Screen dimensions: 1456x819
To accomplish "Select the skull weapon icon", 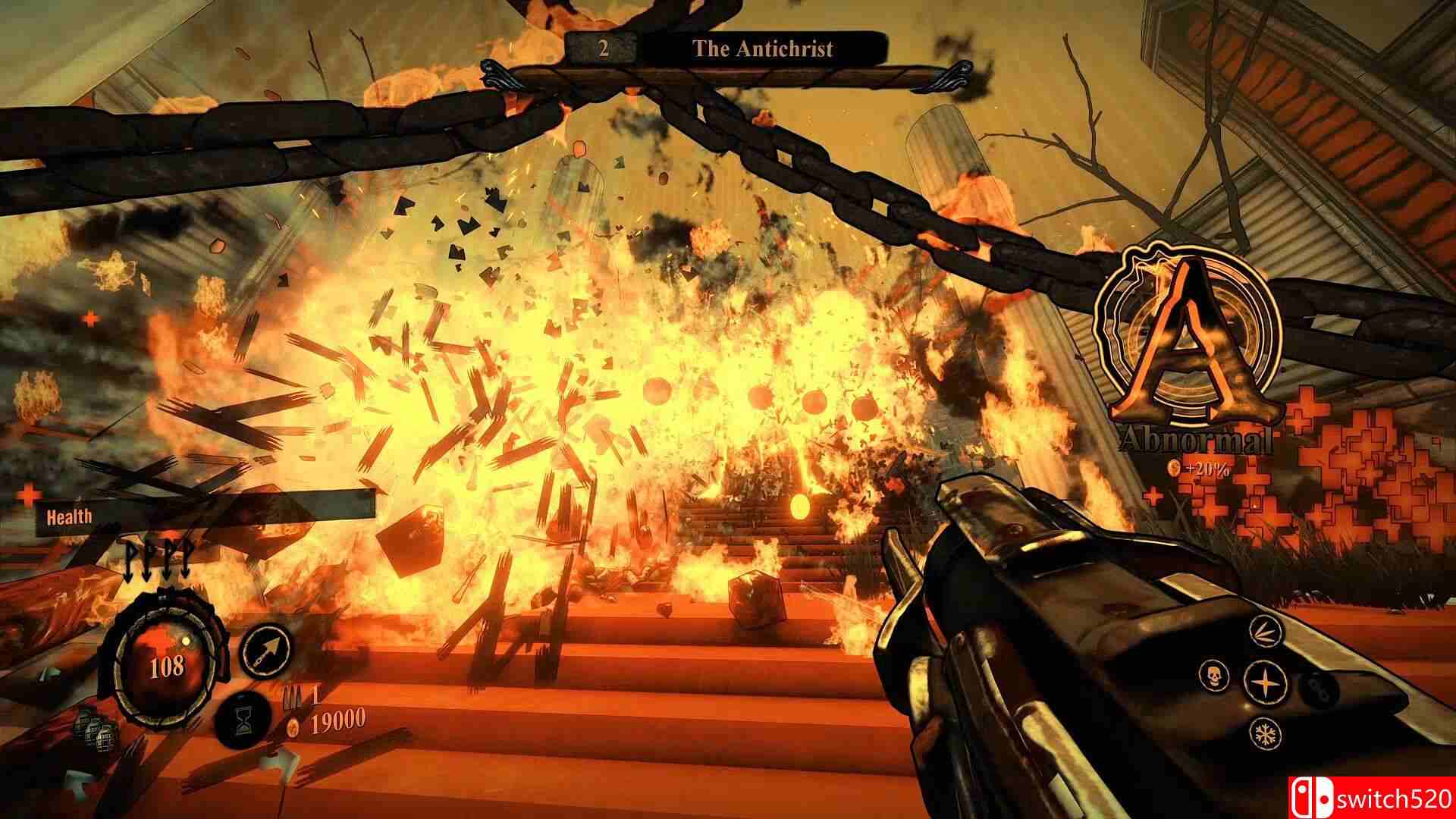I will coord(1214,674).
